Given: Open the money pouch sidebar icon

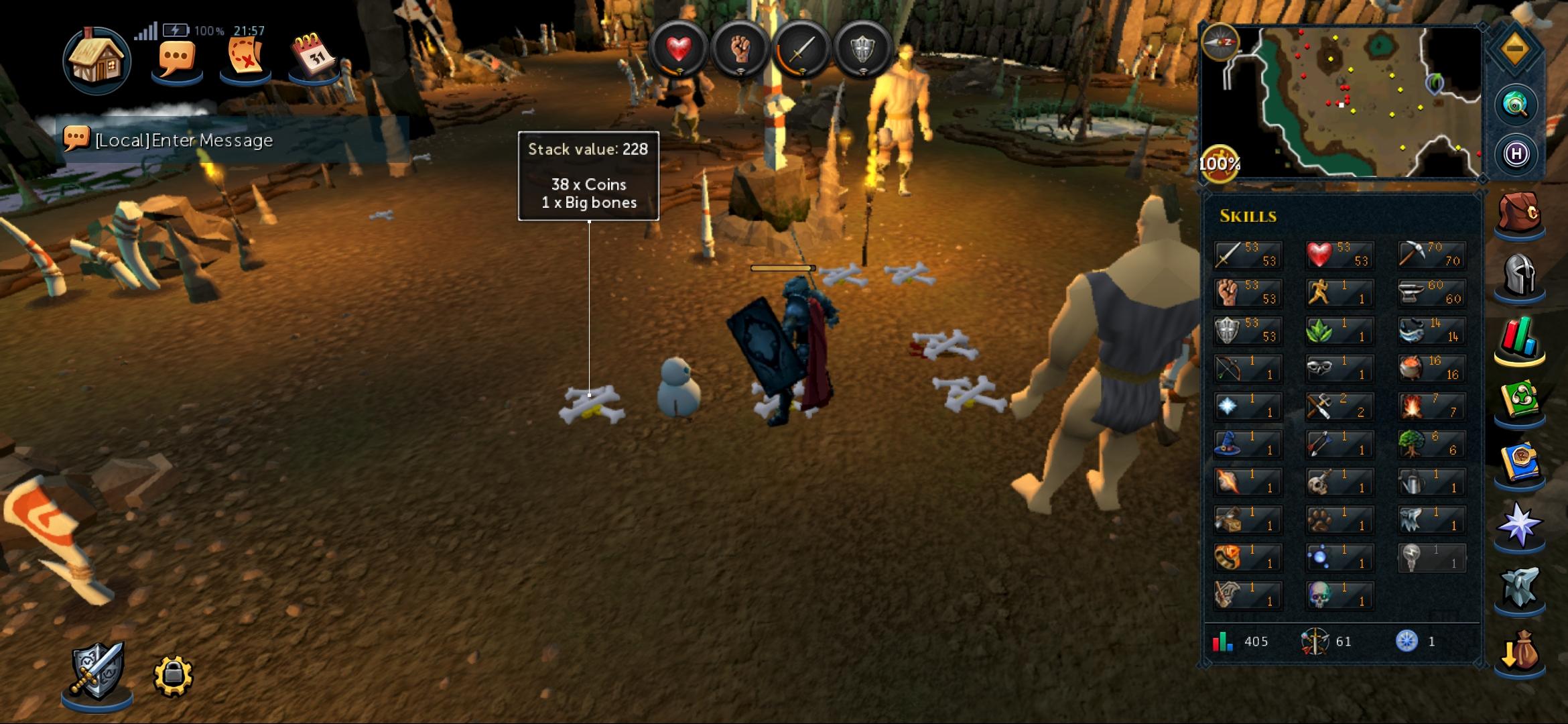Looking at the screenshot, I should (1523, 652).
